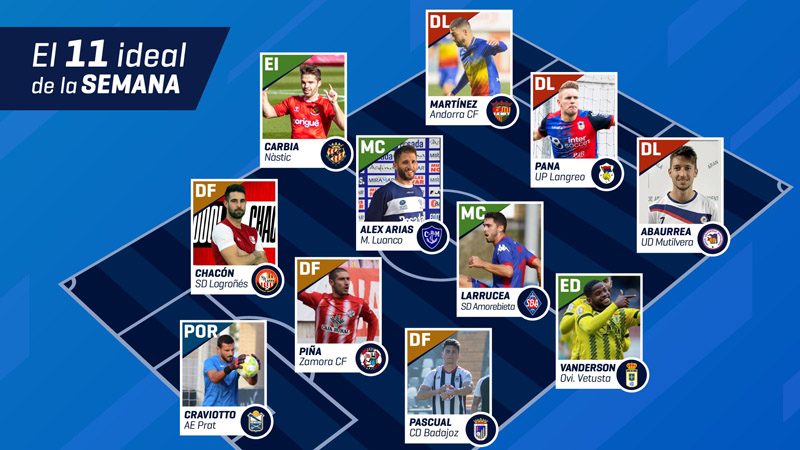Choose Larrucea's SD Amorebieta card
The width and height of the screenshot is (800, 450).
499,258
